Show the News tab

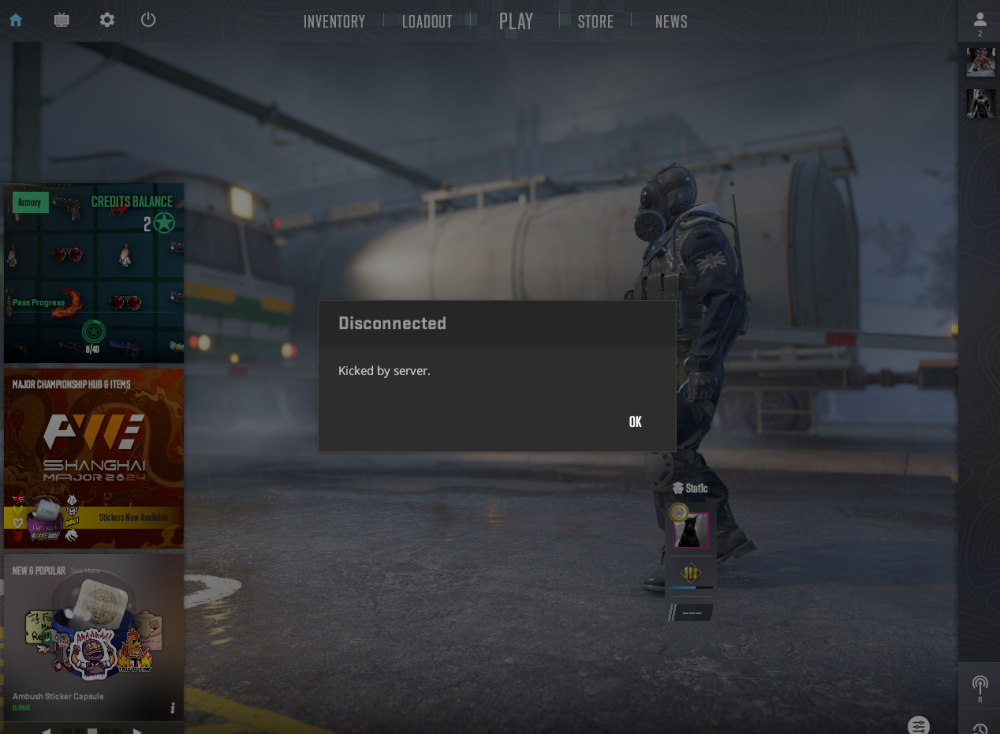pyautogui.click(x=671, y=21)
